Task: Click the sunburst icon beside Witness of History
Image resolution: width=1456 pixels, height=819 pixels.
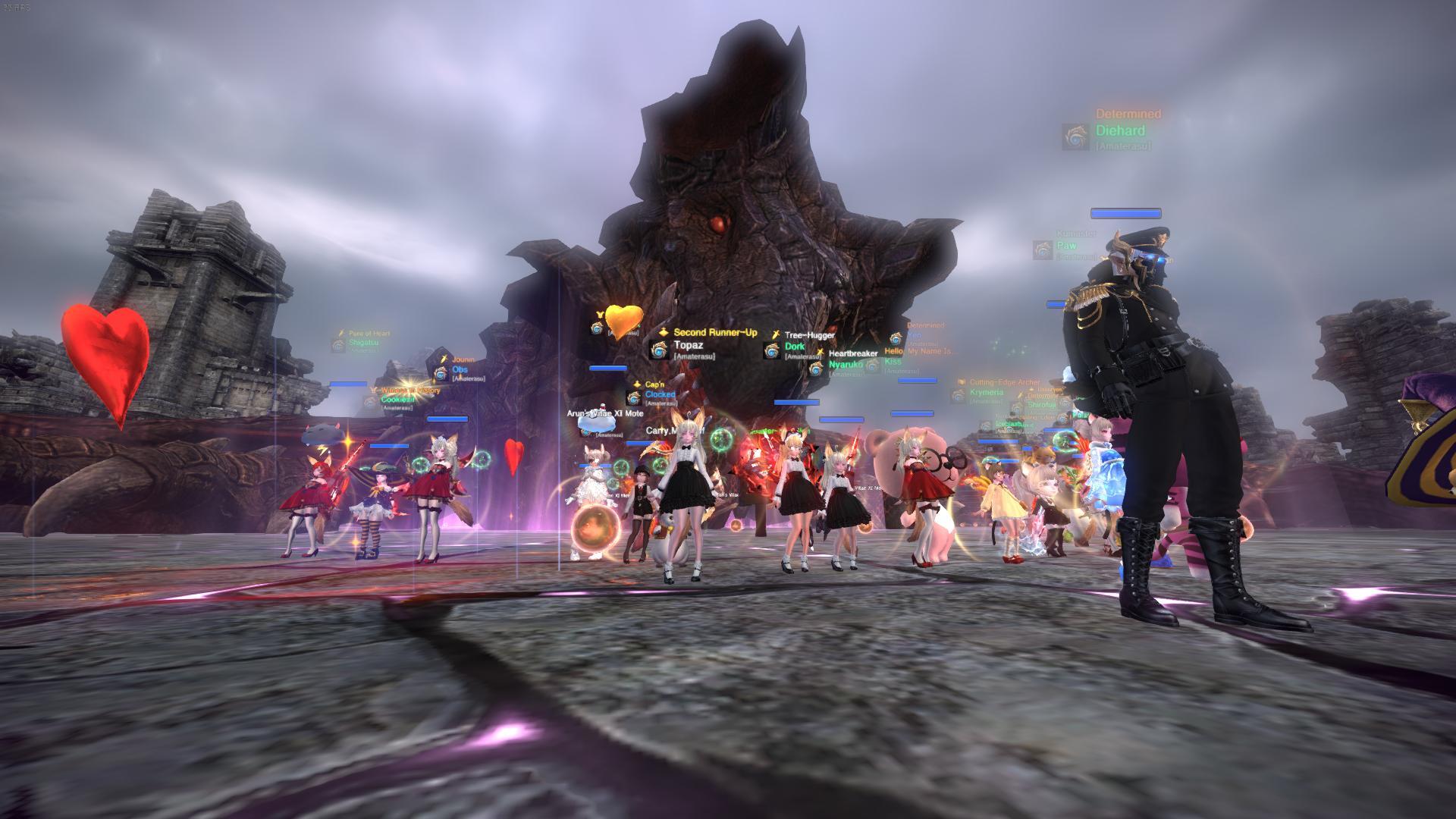Action: coord(374,390)
